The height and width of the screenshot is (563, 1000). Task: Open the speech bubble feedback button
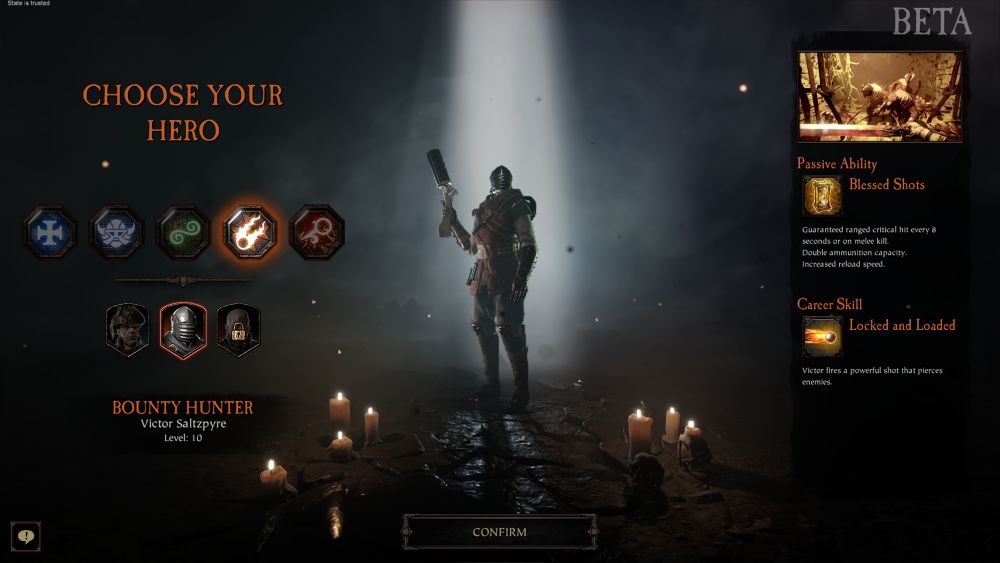pos(26,536)
